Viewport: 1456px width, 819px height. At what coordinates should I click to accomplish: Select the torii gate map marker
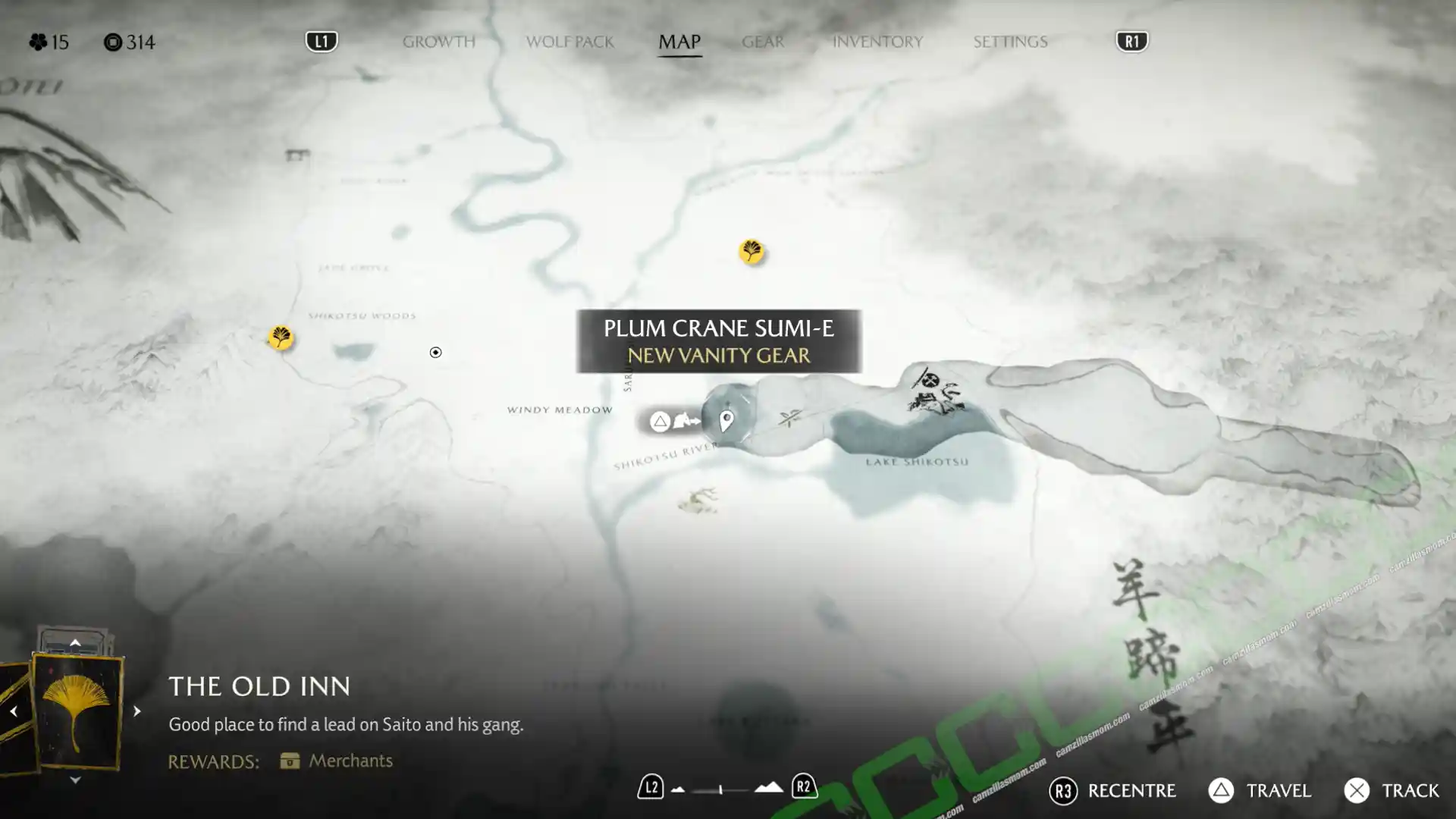pyautogui.click(x=297, y=155)
